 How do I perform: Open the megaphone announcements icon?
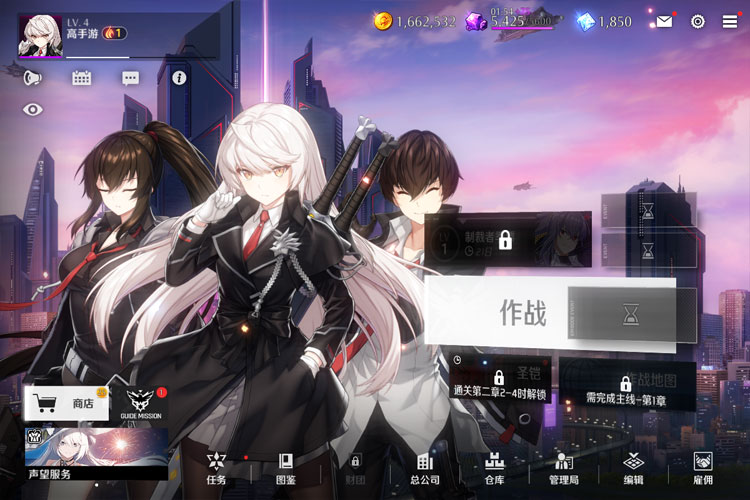33,78
